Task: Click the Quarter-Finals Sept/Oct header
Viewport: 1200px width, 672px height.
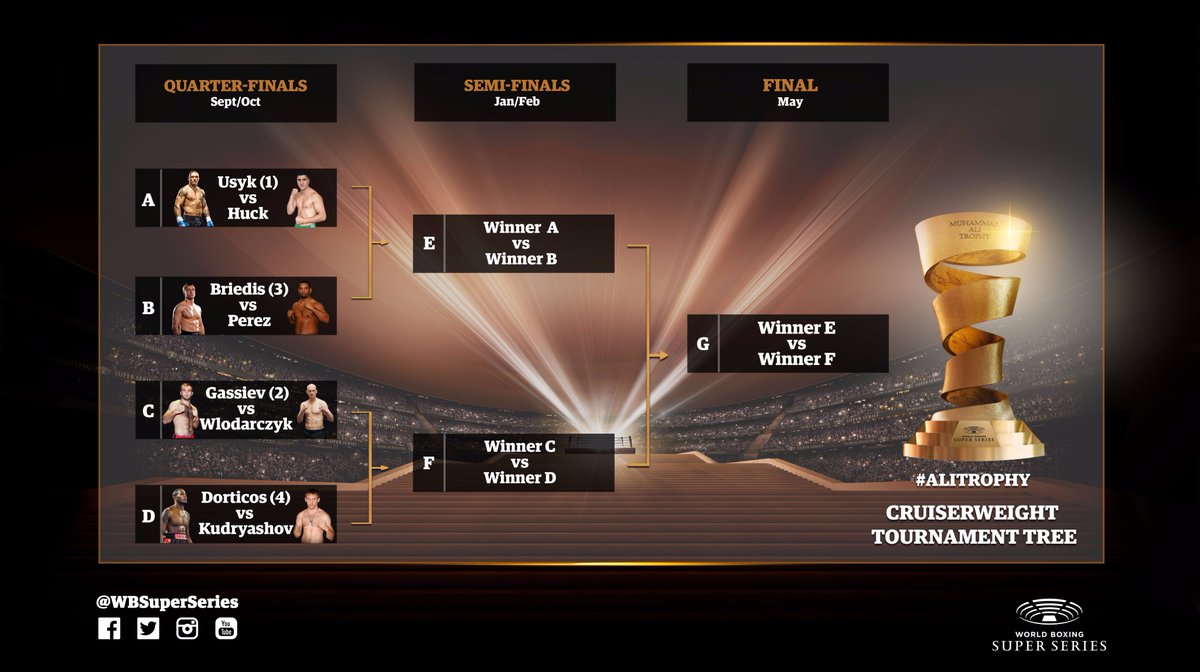Action: (236, 93)
